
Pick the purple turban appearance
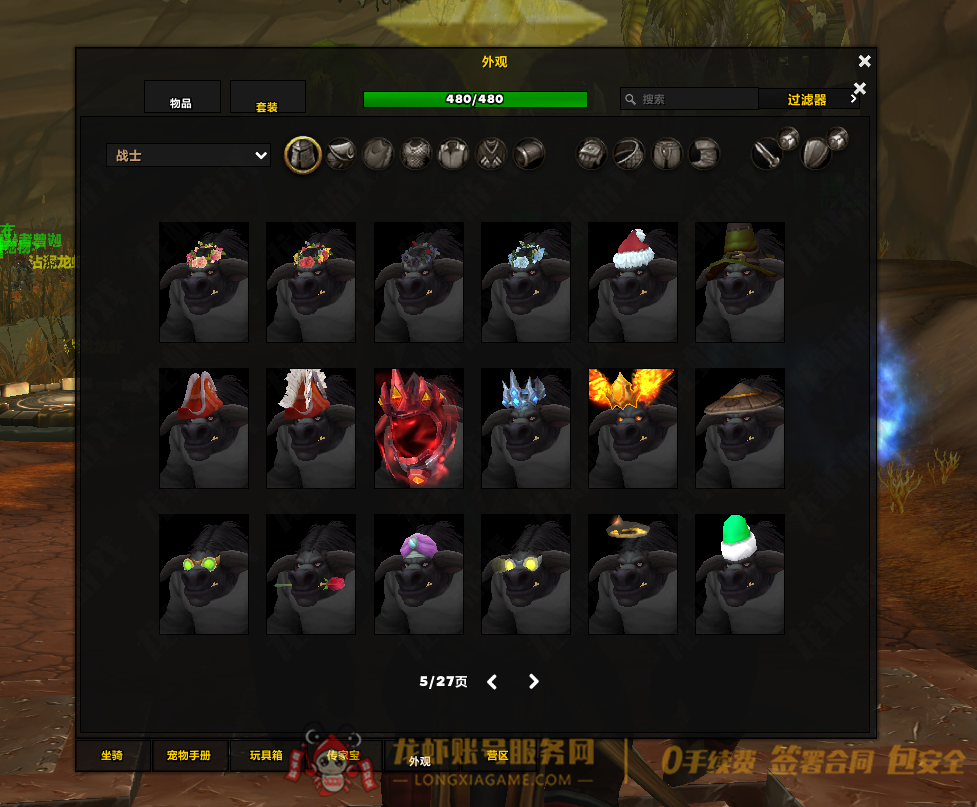(418, 574)
